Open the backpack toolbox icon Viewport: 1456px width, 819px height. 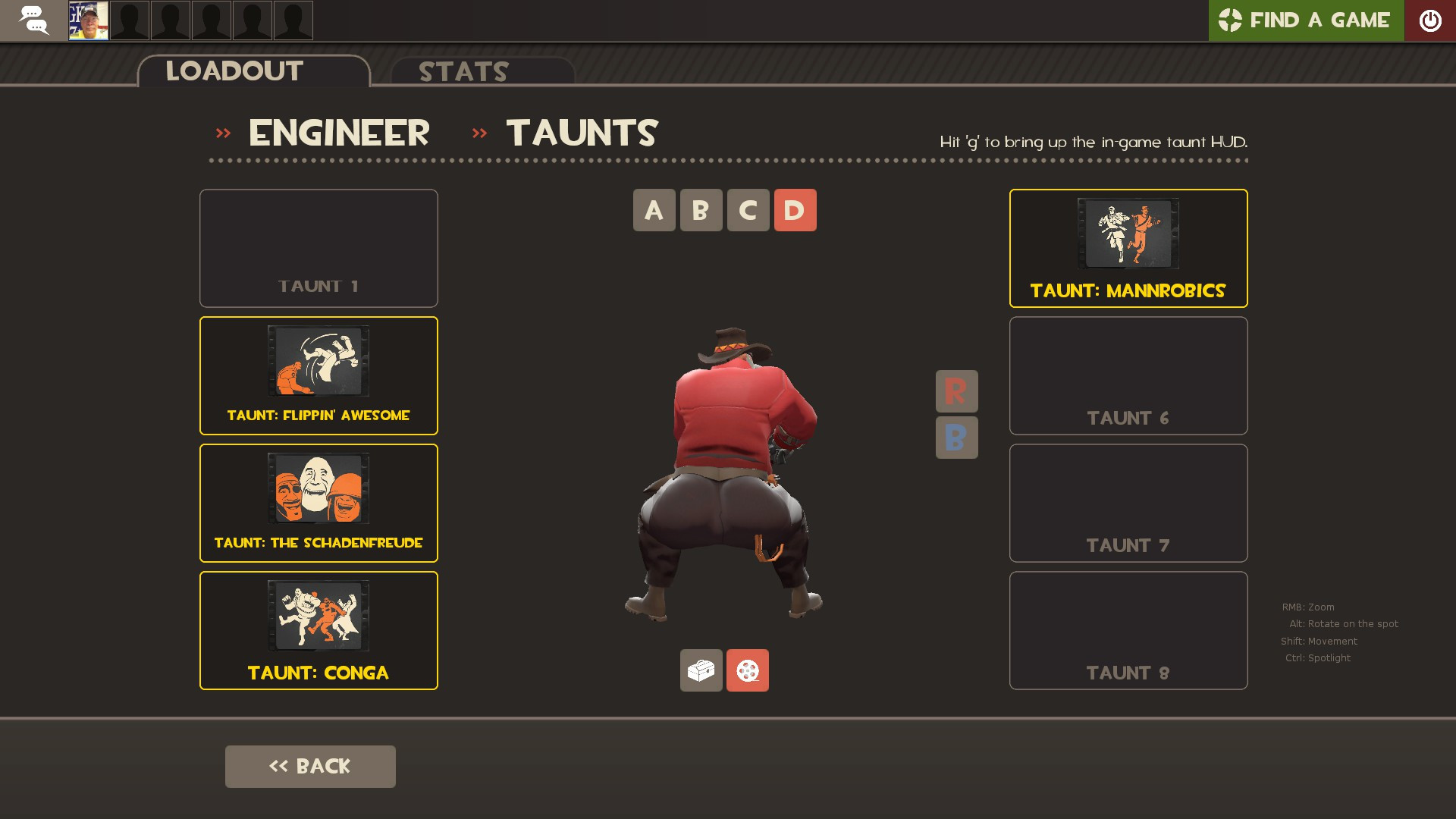pyautogui.click(x=701, y=670)
